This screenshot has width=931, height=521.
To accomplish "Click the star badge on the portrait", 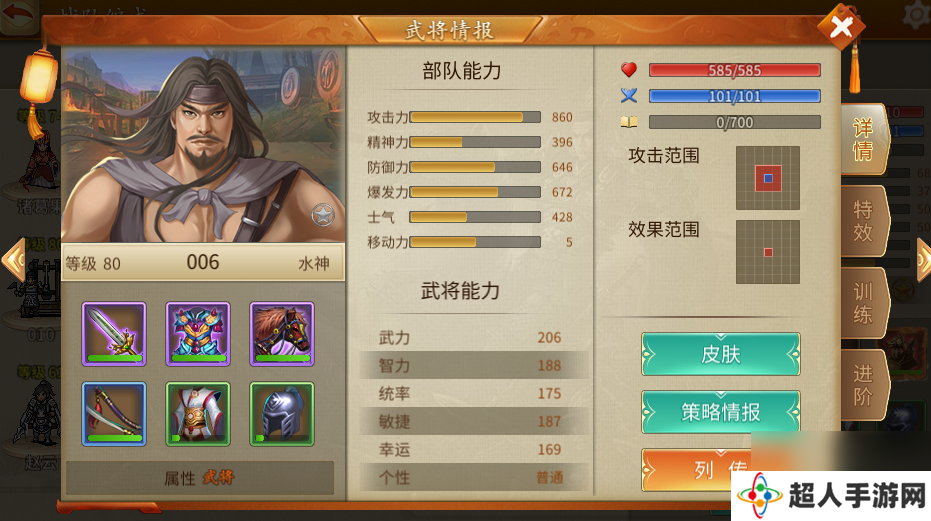I will pyautogui.click(x=322, y=214).
